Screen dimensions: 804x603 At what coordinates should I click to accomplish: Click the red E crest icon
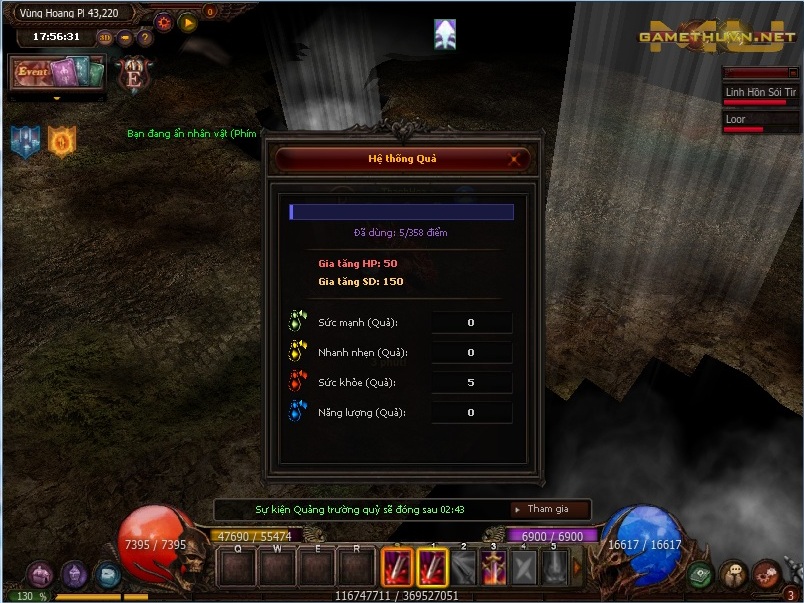[133, 75]
